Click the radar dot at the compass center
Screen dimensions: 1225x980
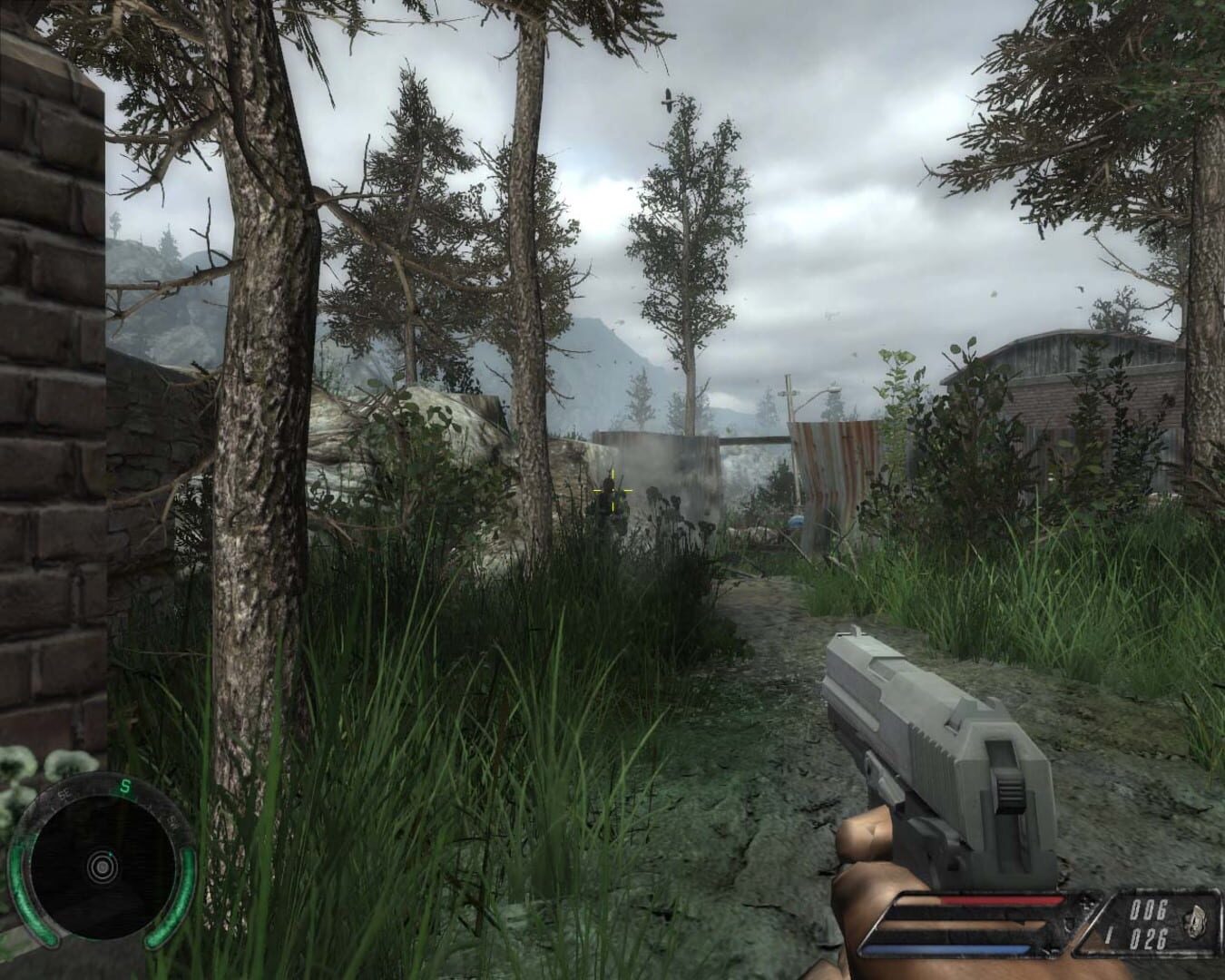(103, 867)
